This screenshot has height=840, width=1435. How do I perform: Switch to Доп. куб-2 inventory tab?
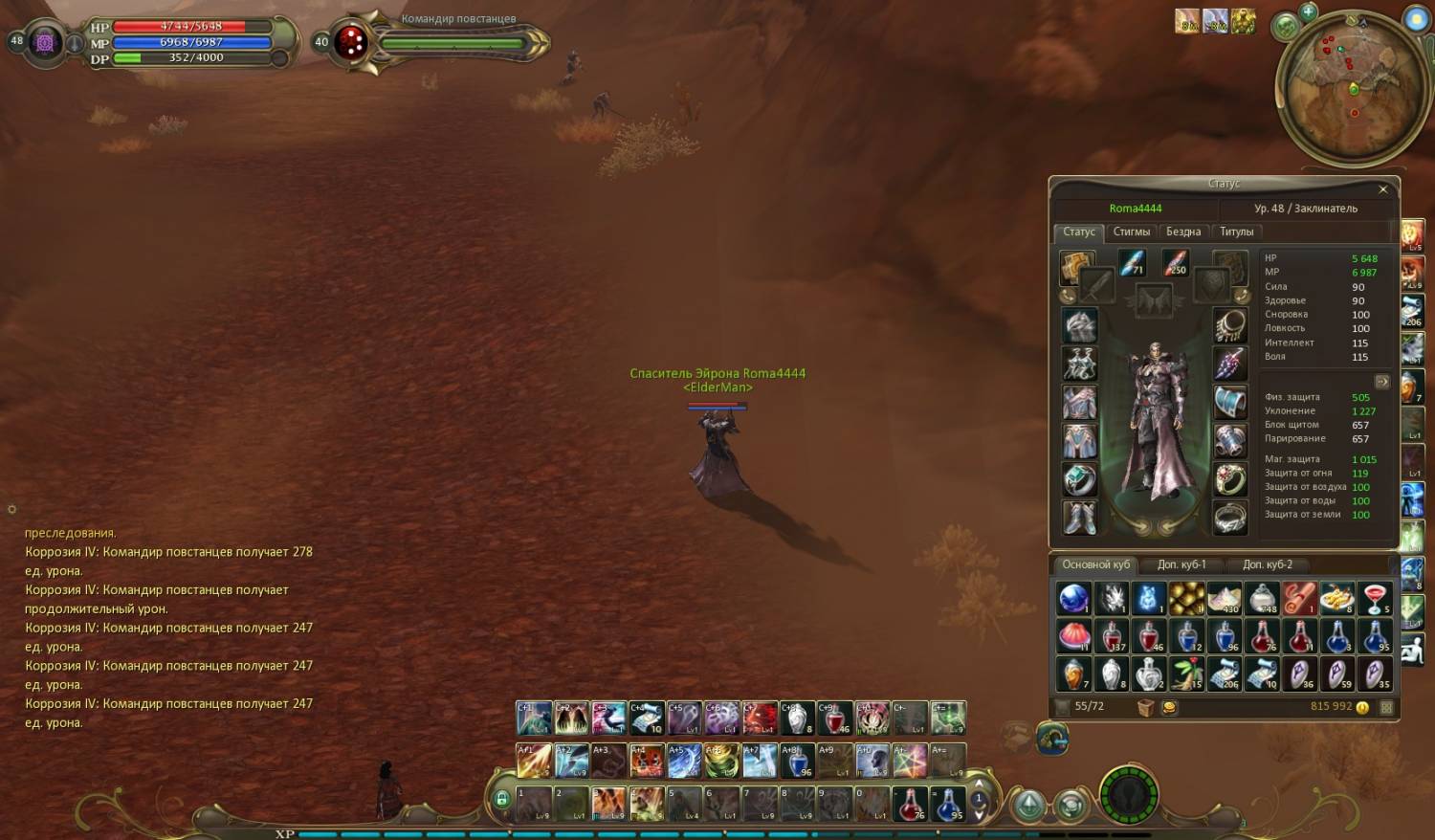(x=1267, y=564)
